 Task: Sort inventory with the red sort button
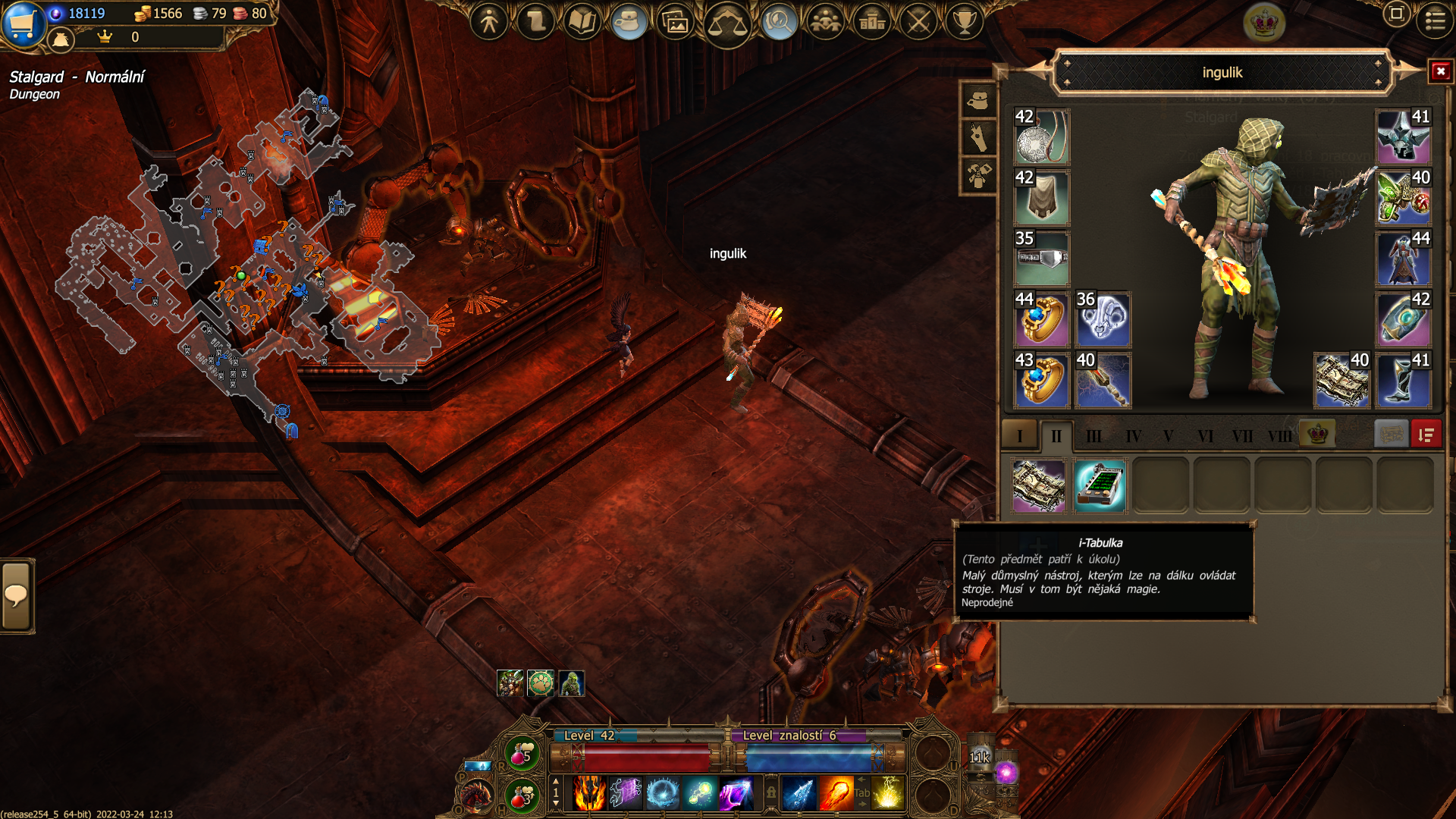1426,435
